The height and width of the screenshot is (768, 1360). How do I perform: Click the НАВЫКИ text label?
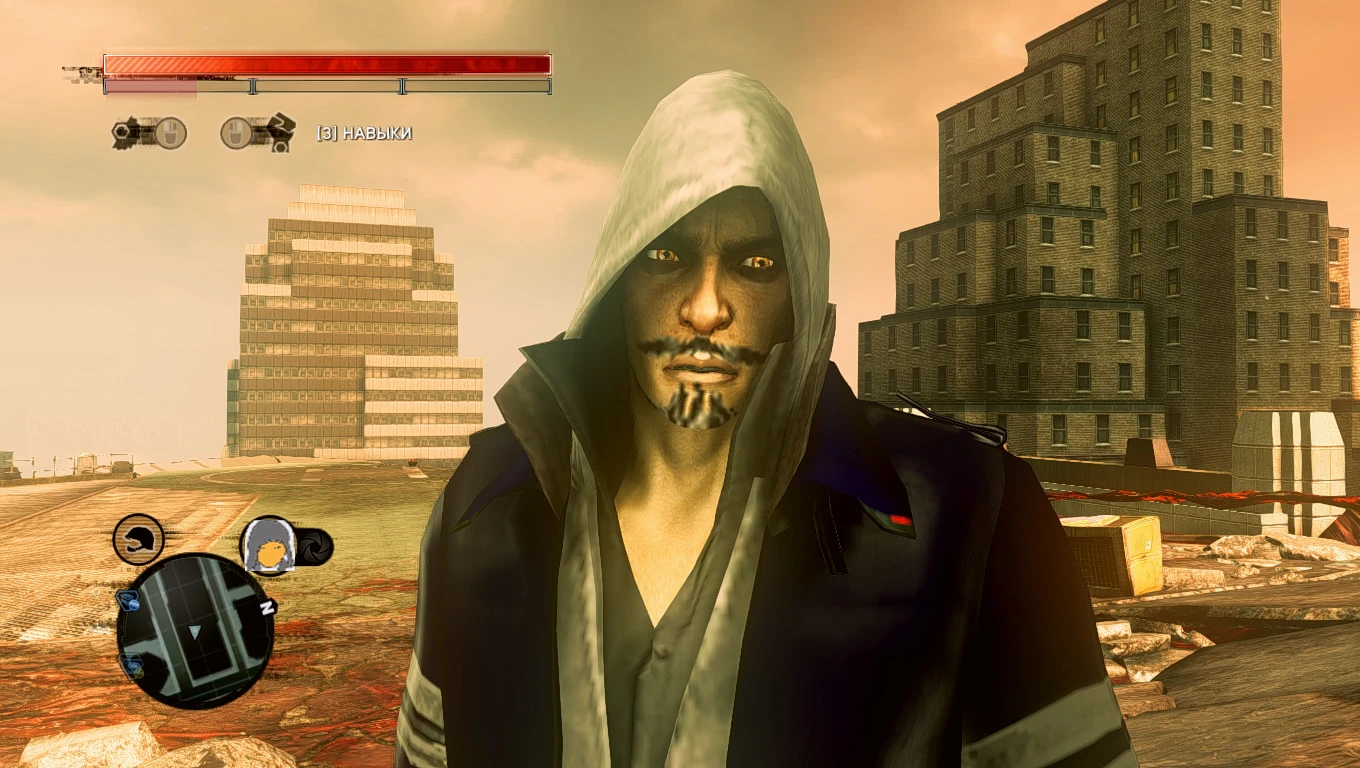click(378, 132)
